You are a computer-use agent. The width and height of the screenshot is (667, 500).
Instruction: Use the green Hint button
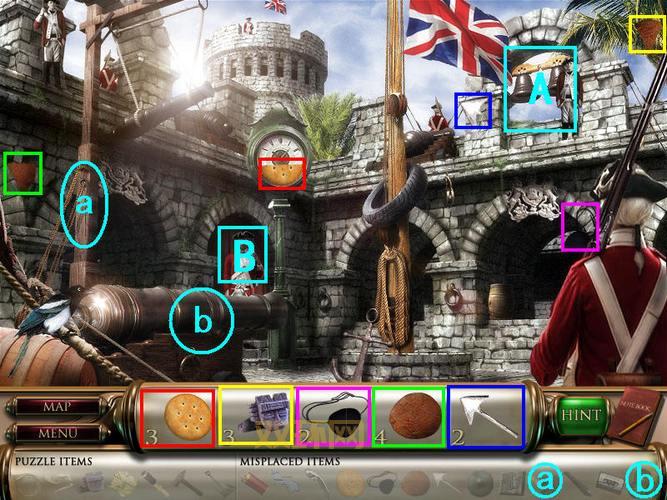581,414
